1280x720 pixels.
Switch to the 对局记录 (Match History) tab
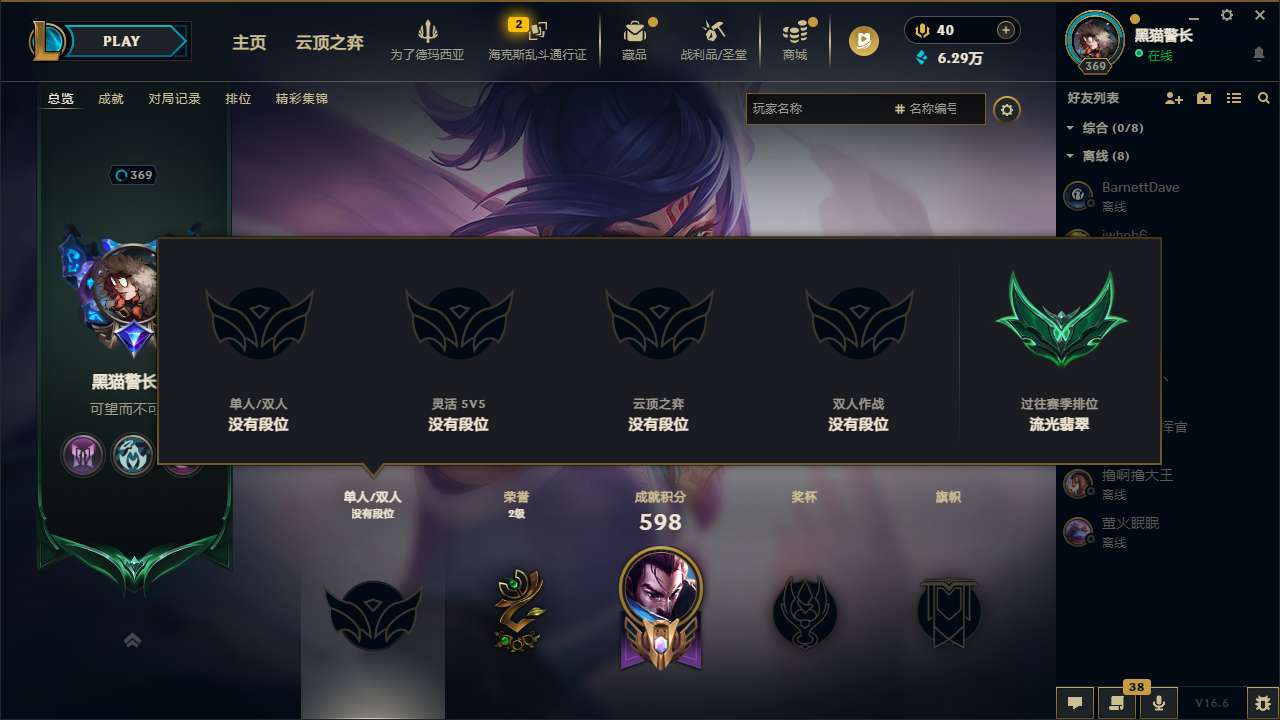(x=175, y=98)
